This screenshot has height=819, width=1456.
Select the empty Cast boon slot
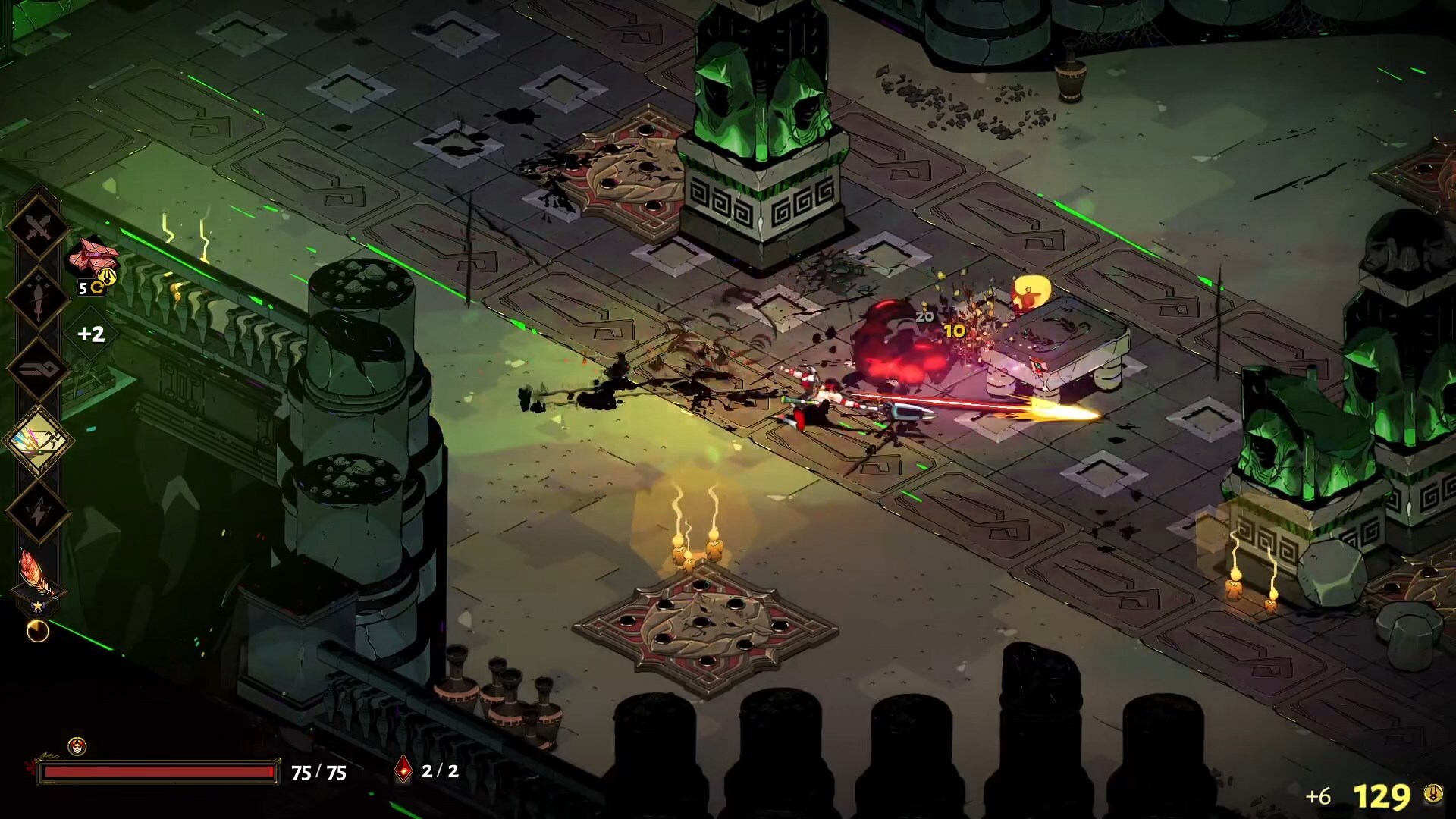(38, 369)
